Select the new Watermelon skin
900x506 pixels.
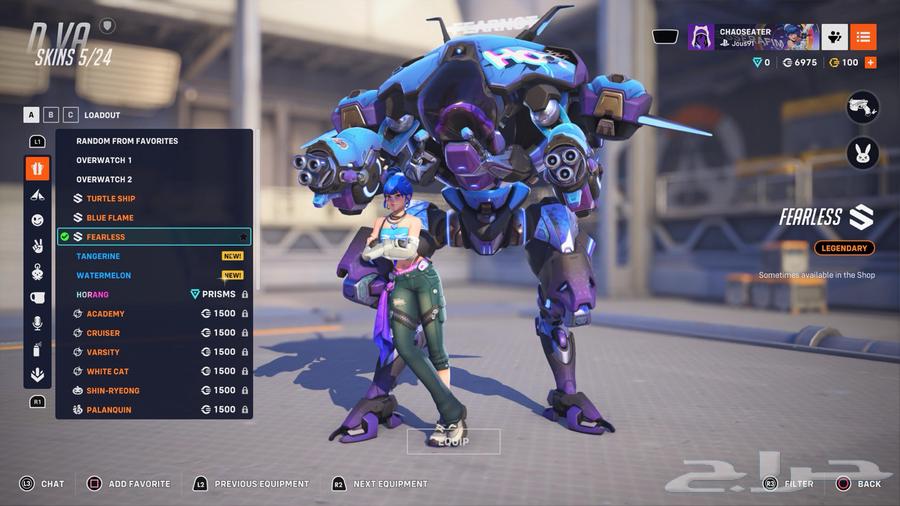[x=103, y=275]
